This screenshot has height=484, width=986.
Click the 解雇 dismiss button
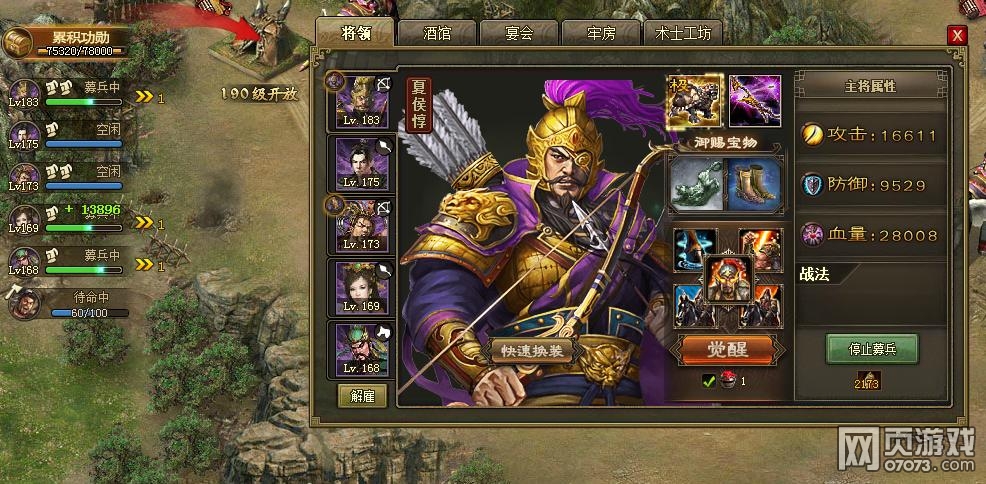point(362,393)
